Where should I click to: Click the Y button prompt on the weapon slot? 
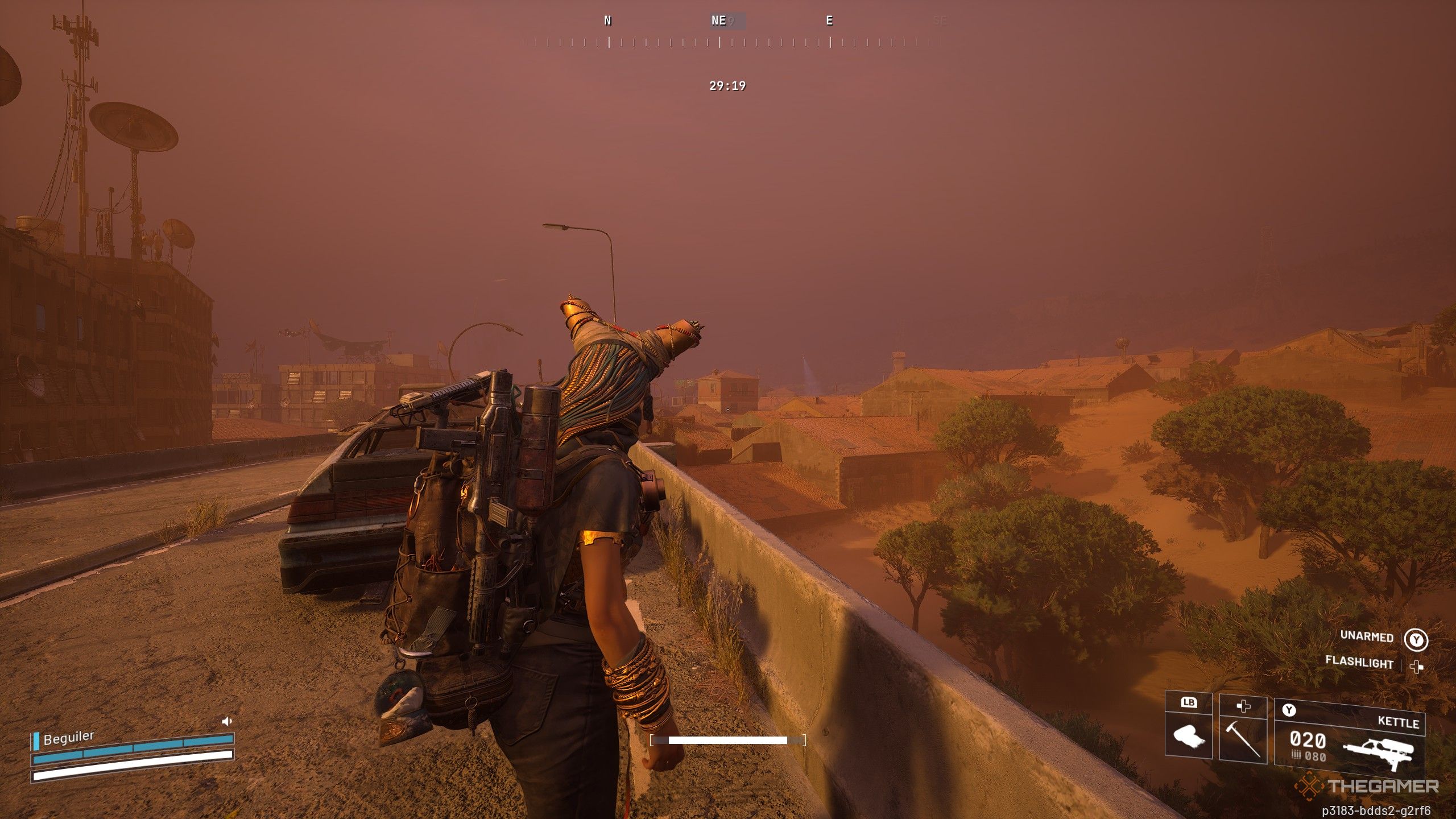pyautogui.click(x=1289, y=709)
